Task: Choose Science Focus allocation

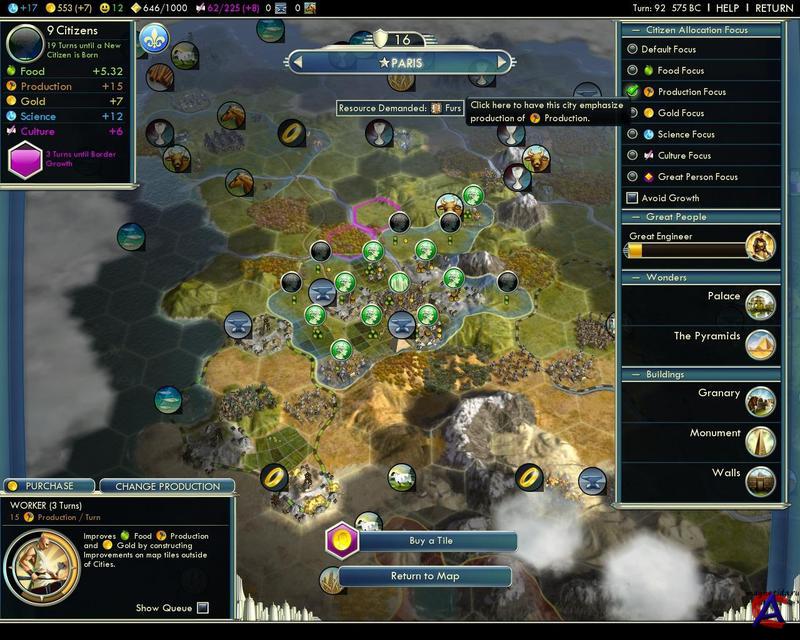Action: coord(632,134)
